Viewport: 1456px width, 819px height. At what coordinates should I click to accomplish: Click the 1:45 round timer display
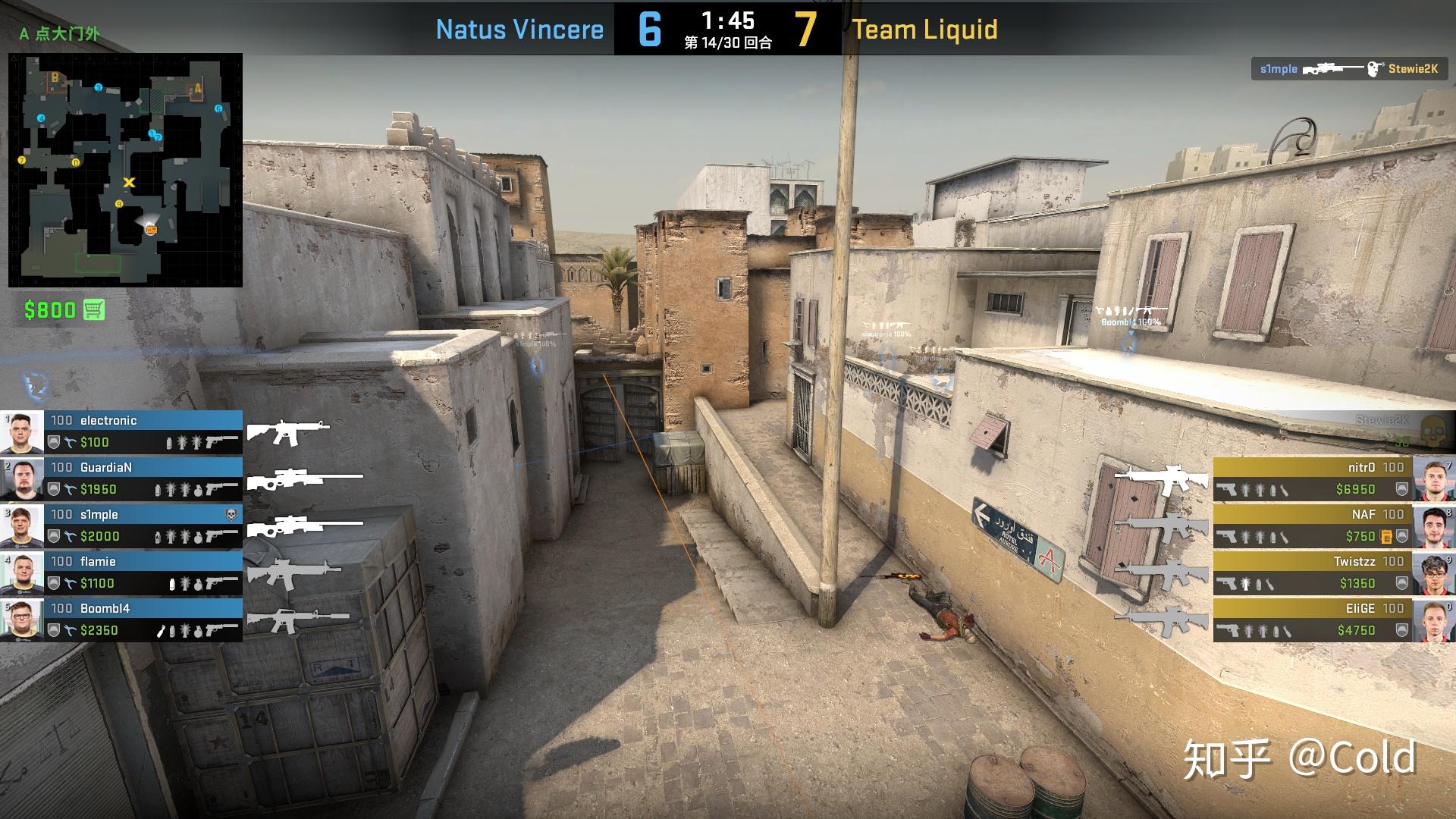click(x=729, y=20)
